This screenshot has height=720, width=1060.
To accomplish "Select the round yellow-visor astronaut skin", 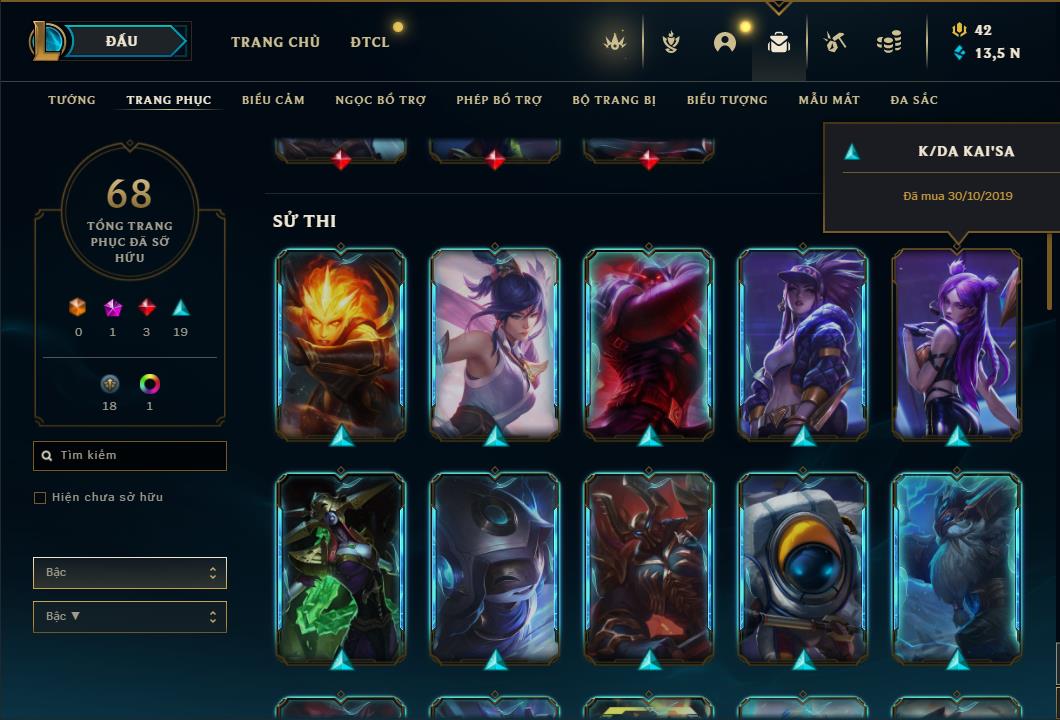I will click(803, 568).
